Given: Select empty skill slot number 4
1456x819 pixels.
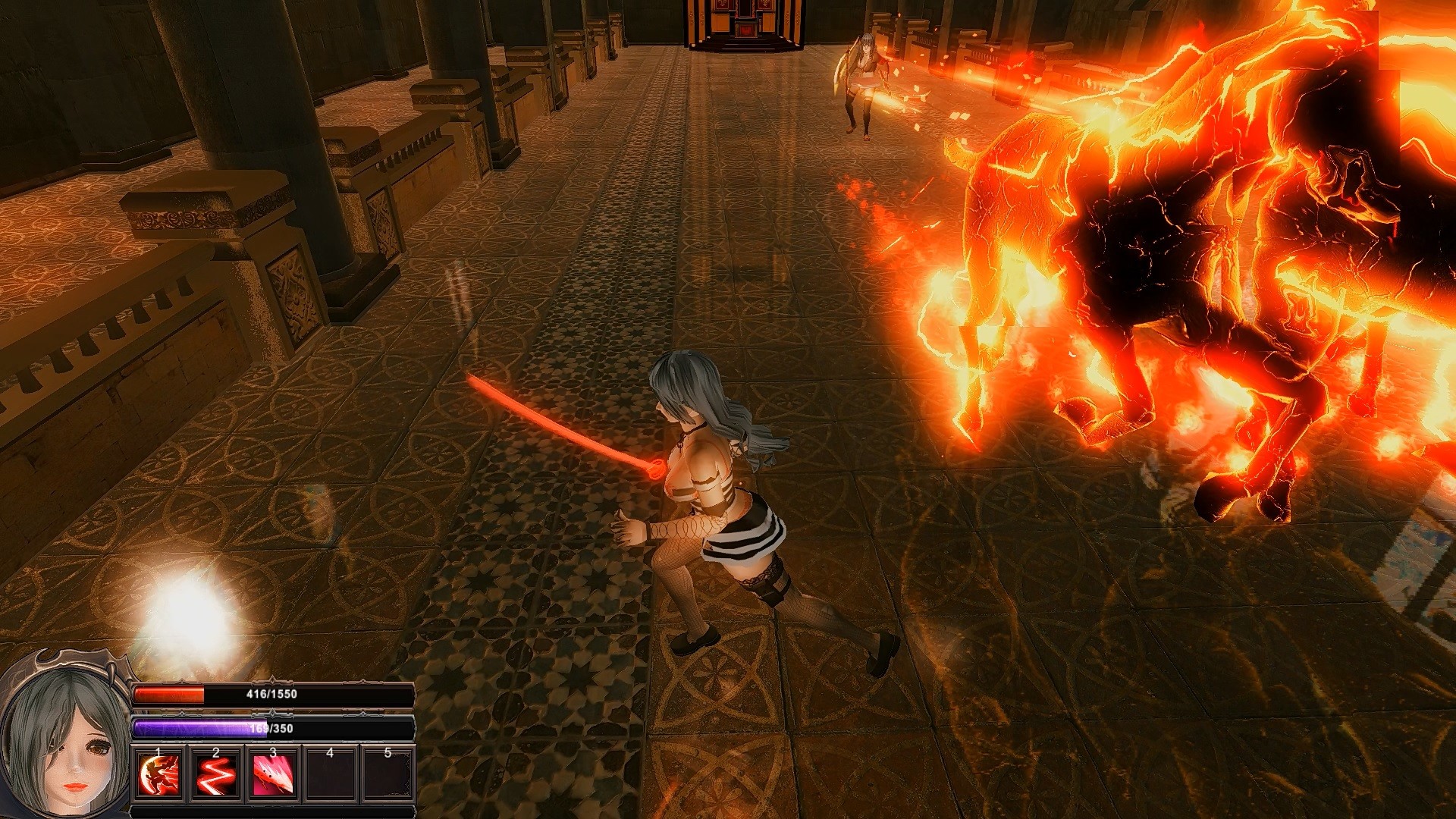Looking at the screenshot, I should coord(331,775).
